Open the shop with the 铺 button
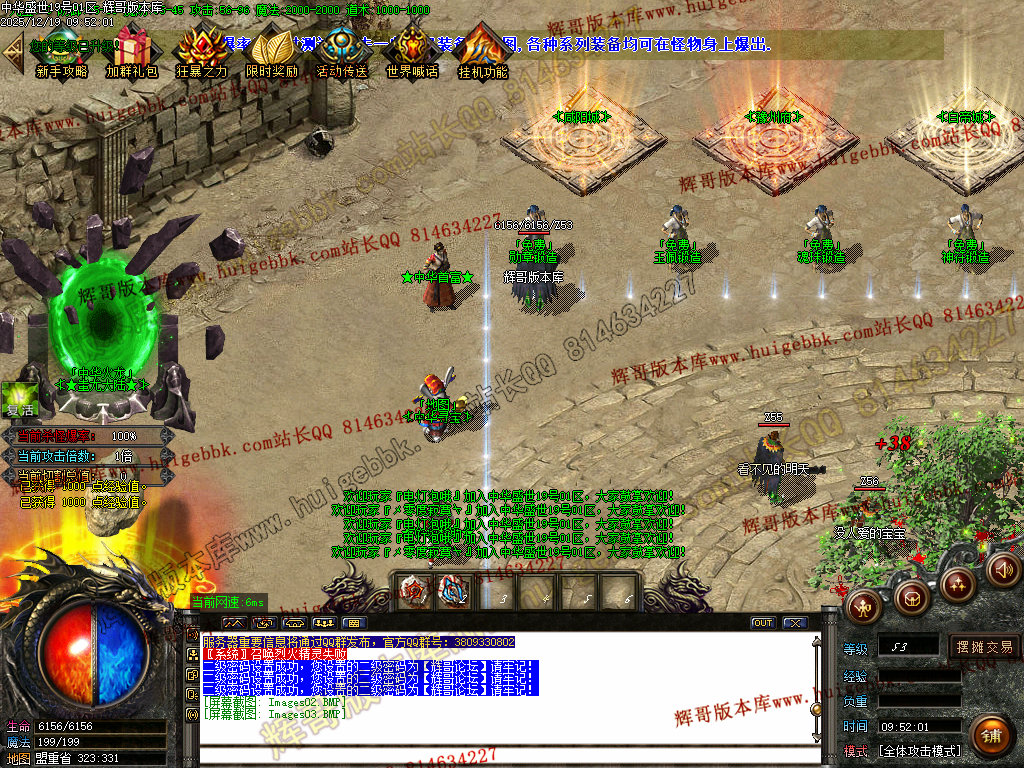Screen dimensions: 1024x768 coord(991,737)
